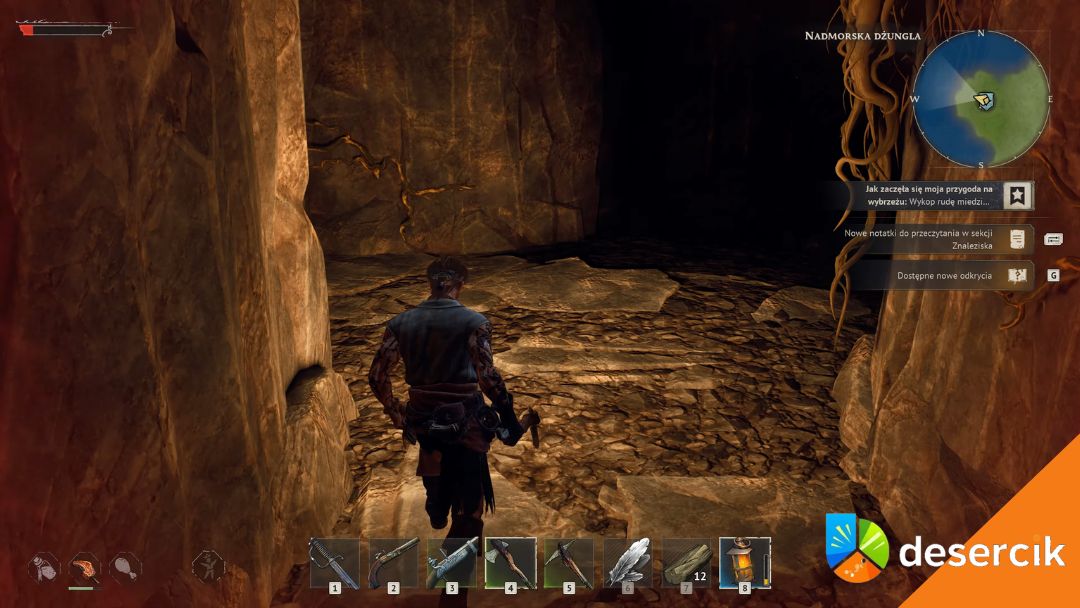Use the cooked meat steak icon
This screenshot has height=608, width=1080.
pyautogui.click(x=85, y=568)
